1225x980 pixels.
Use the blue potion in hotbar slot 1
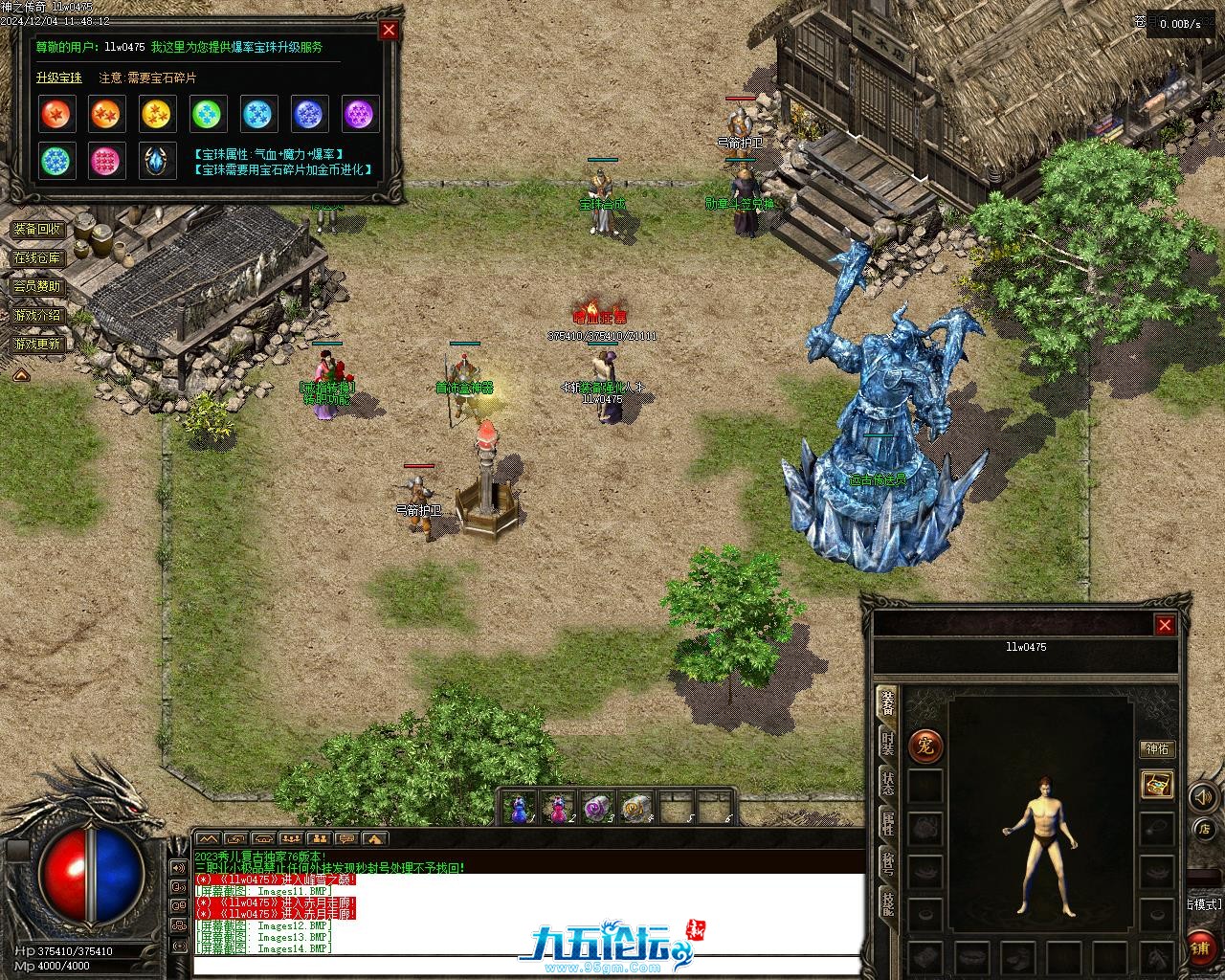coord(519,810)
